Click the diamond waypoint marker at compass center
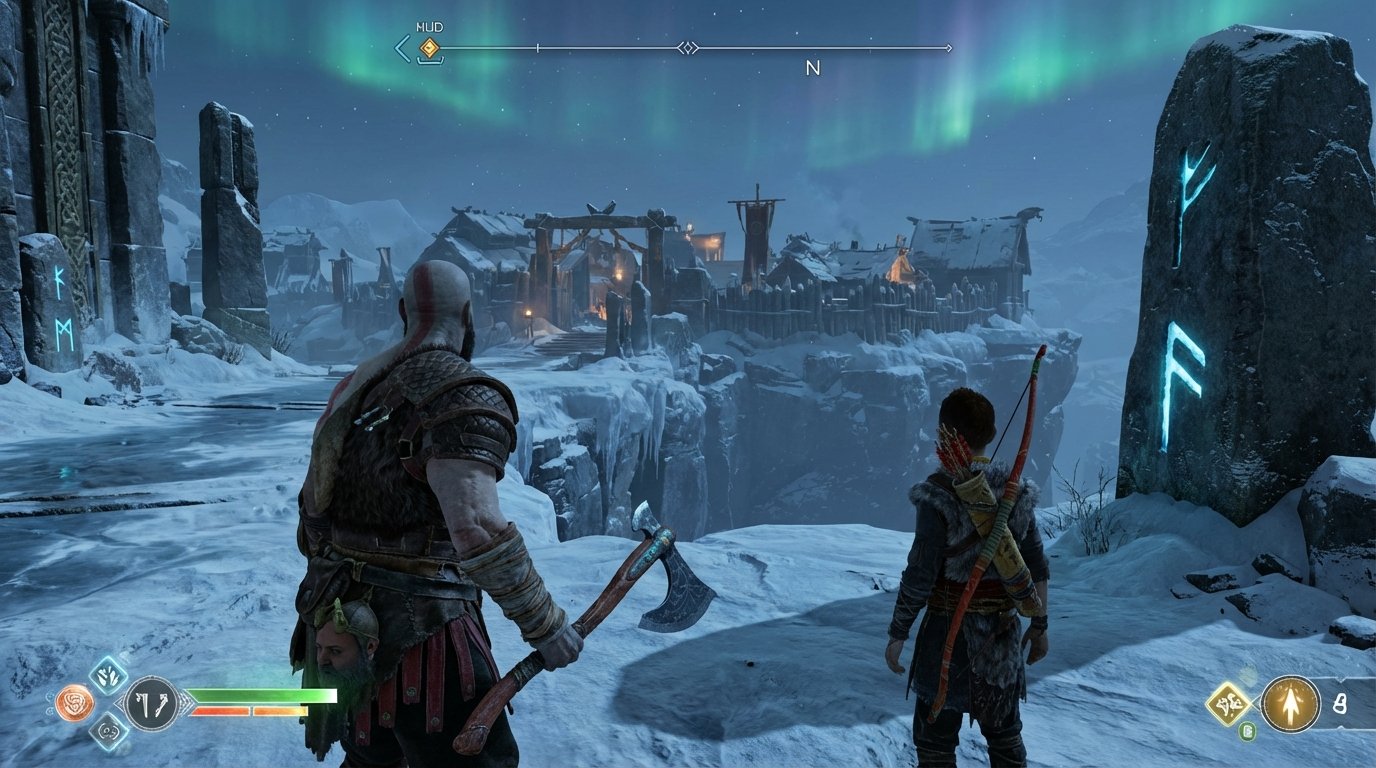 (x=689, y=47)
